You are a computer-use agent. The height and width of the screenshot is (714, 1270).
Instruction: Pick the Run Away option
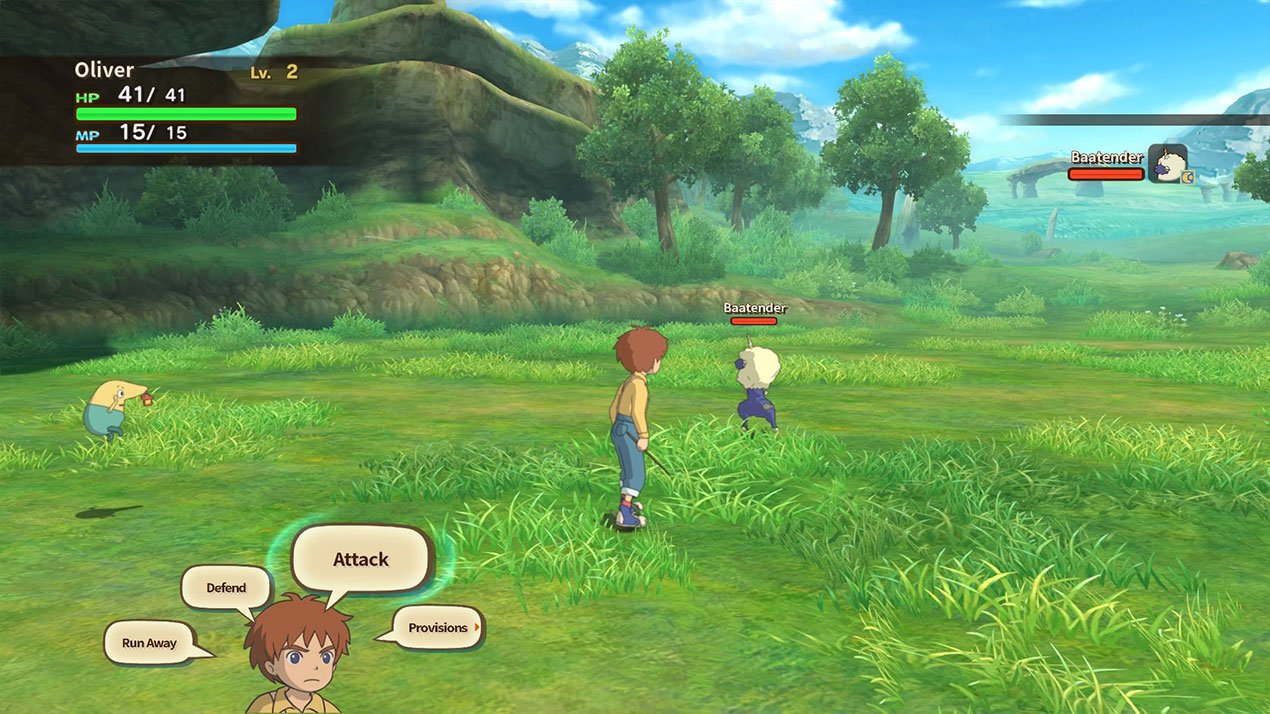point(149,643)
